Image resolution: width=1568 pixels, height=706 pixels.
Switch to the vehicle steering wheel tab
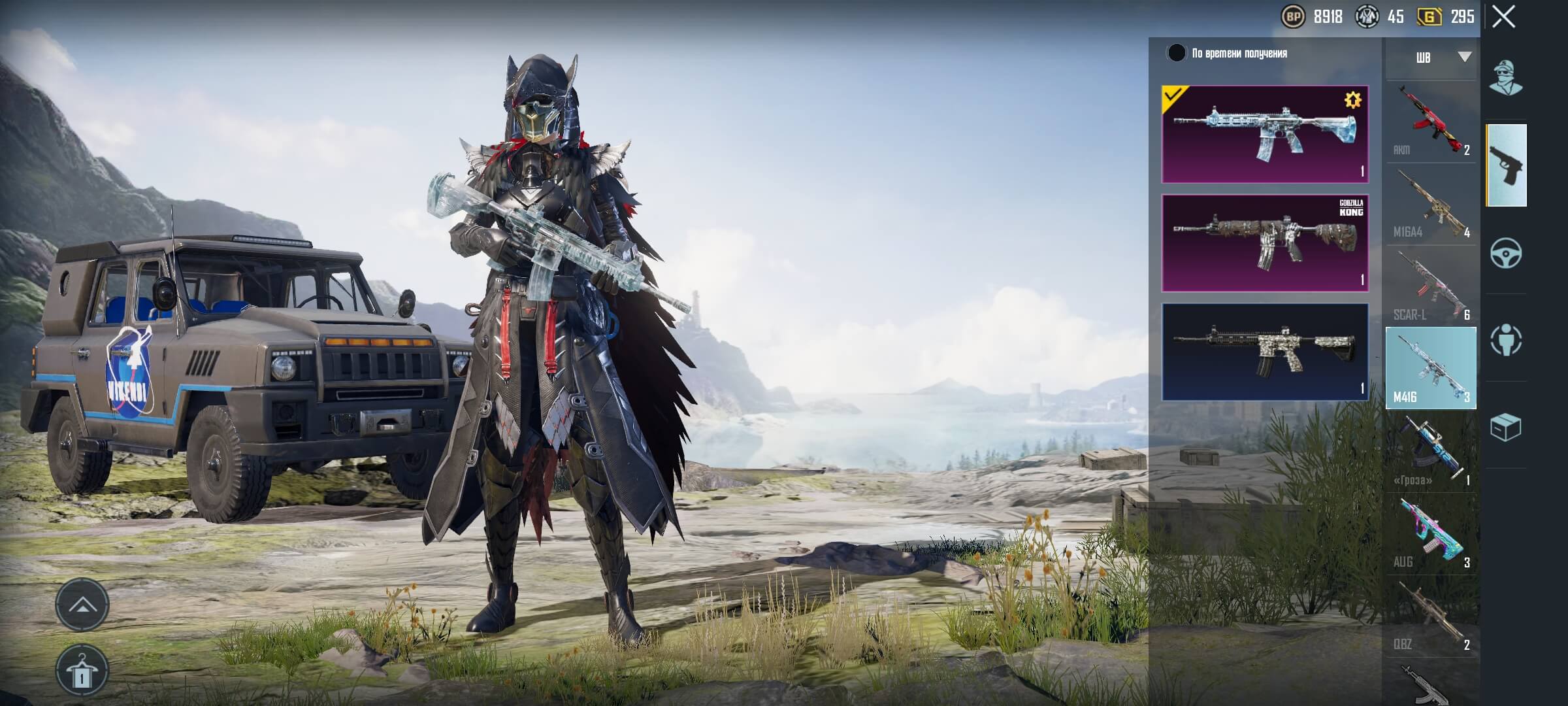click(x=1506, y=254)
